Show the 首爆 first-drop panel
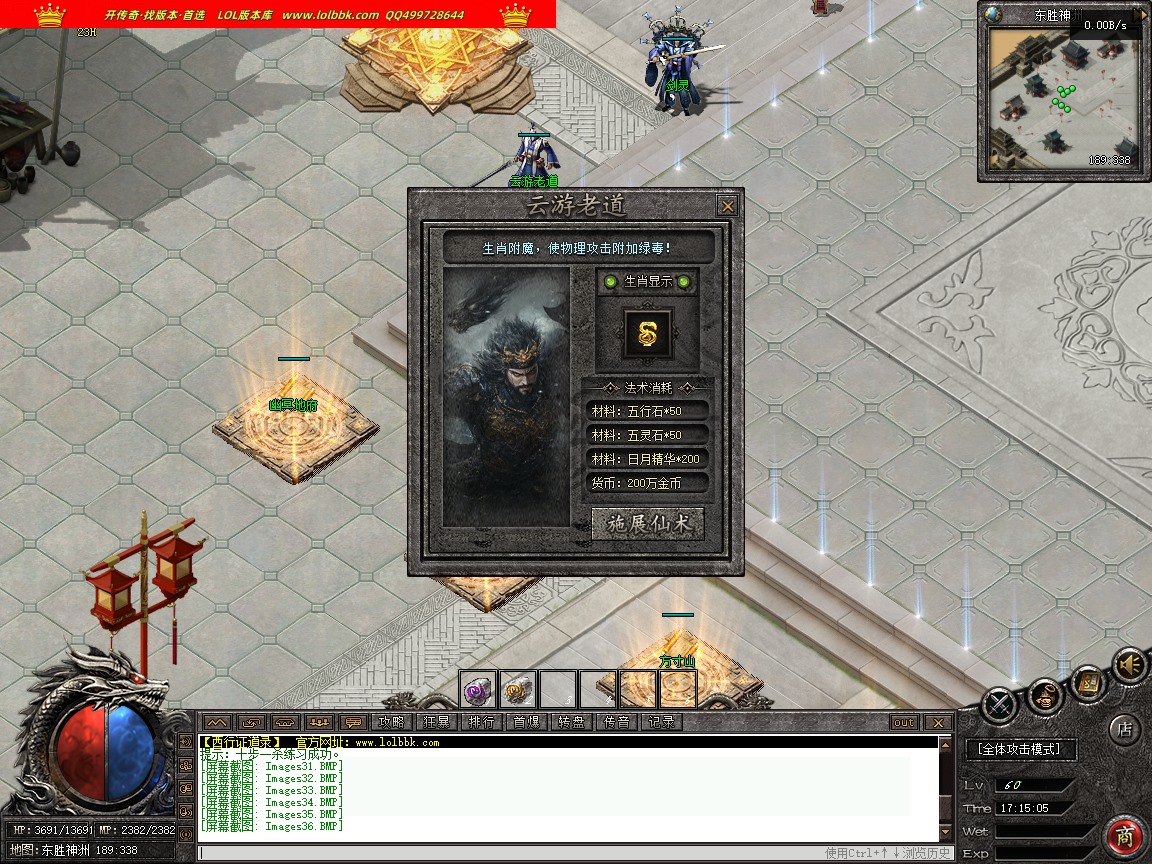Screen dimensions: 1152x864 click(x=526, y=722)
